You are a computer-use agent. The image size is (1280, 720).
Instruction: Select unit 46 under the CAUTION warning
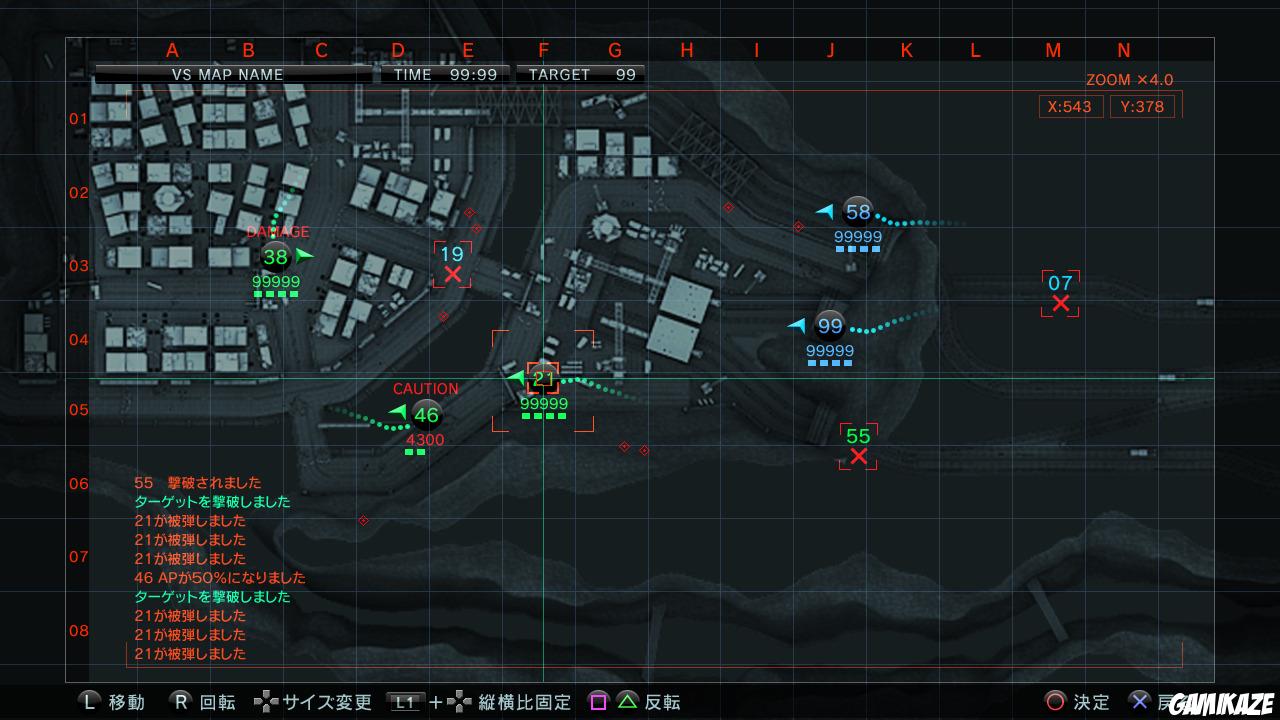[427, 413]
